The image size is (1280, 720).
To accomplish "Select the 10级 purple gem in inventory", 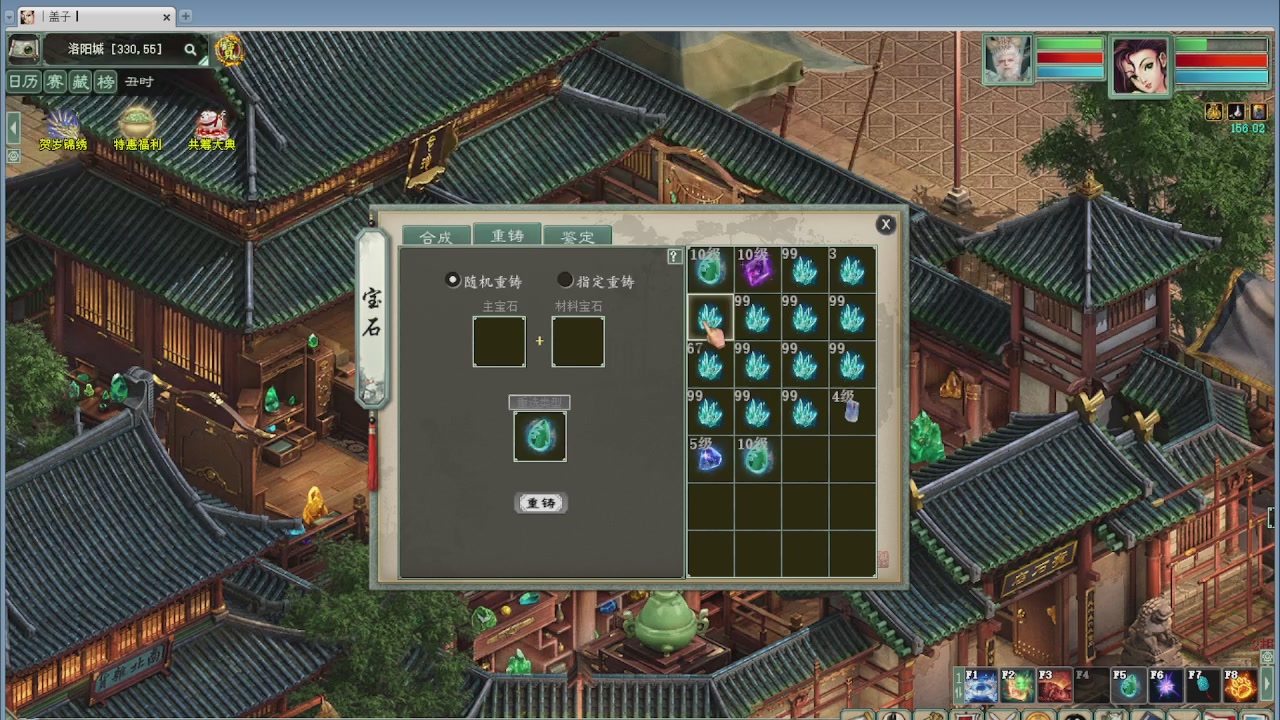I will point(757,270).
